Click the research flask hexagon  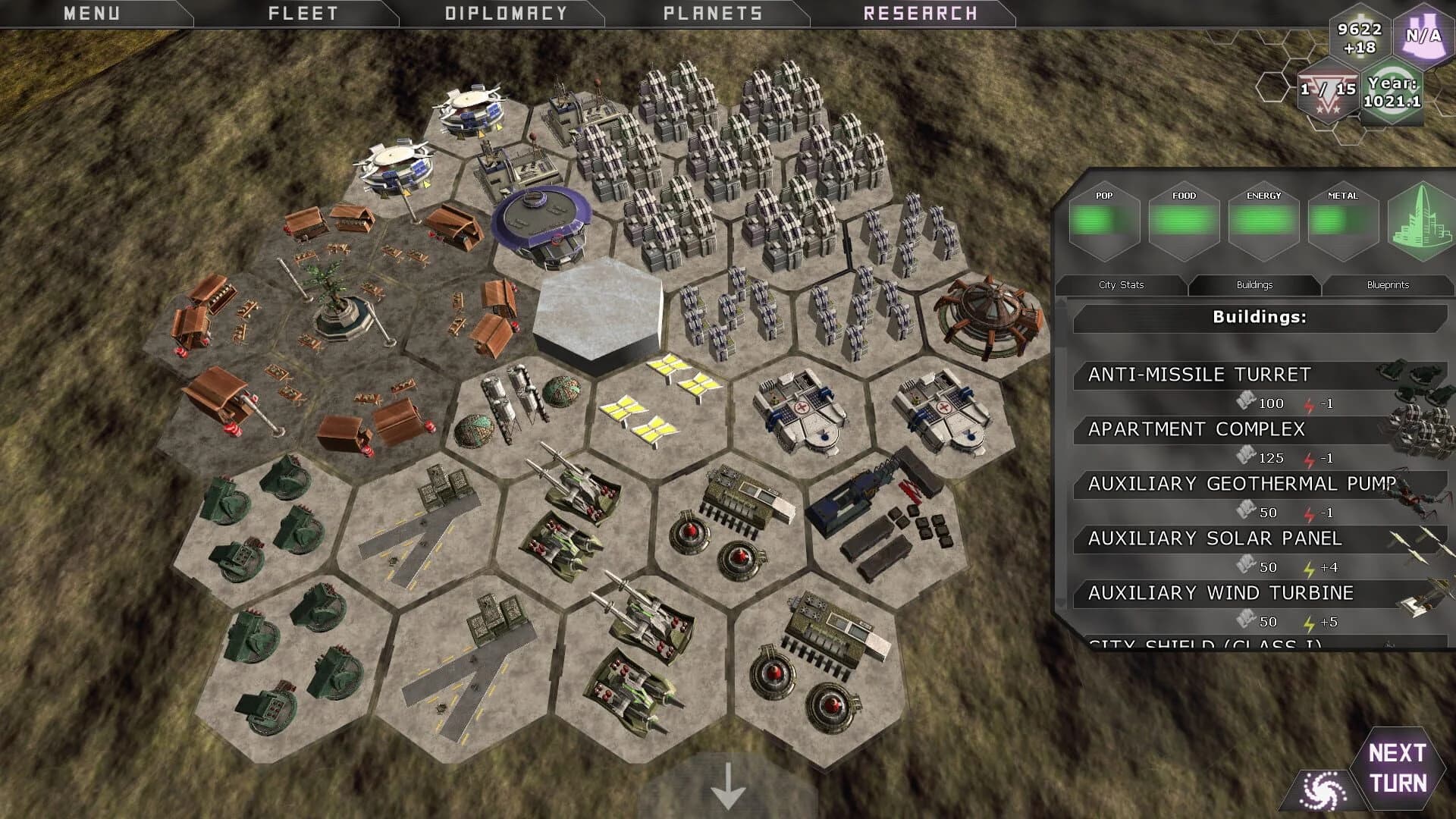(x=1423, y=36)
